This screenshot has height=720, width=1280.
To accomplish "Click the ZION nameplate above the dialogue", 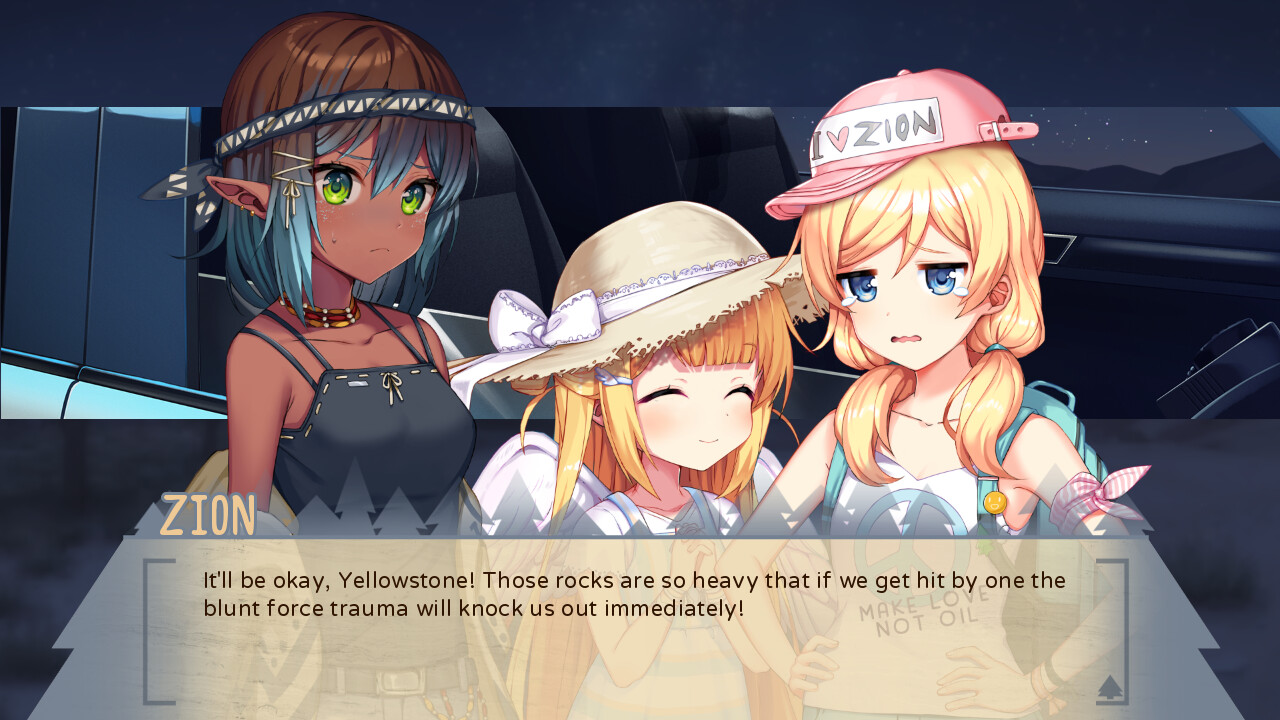I will 207,513.
